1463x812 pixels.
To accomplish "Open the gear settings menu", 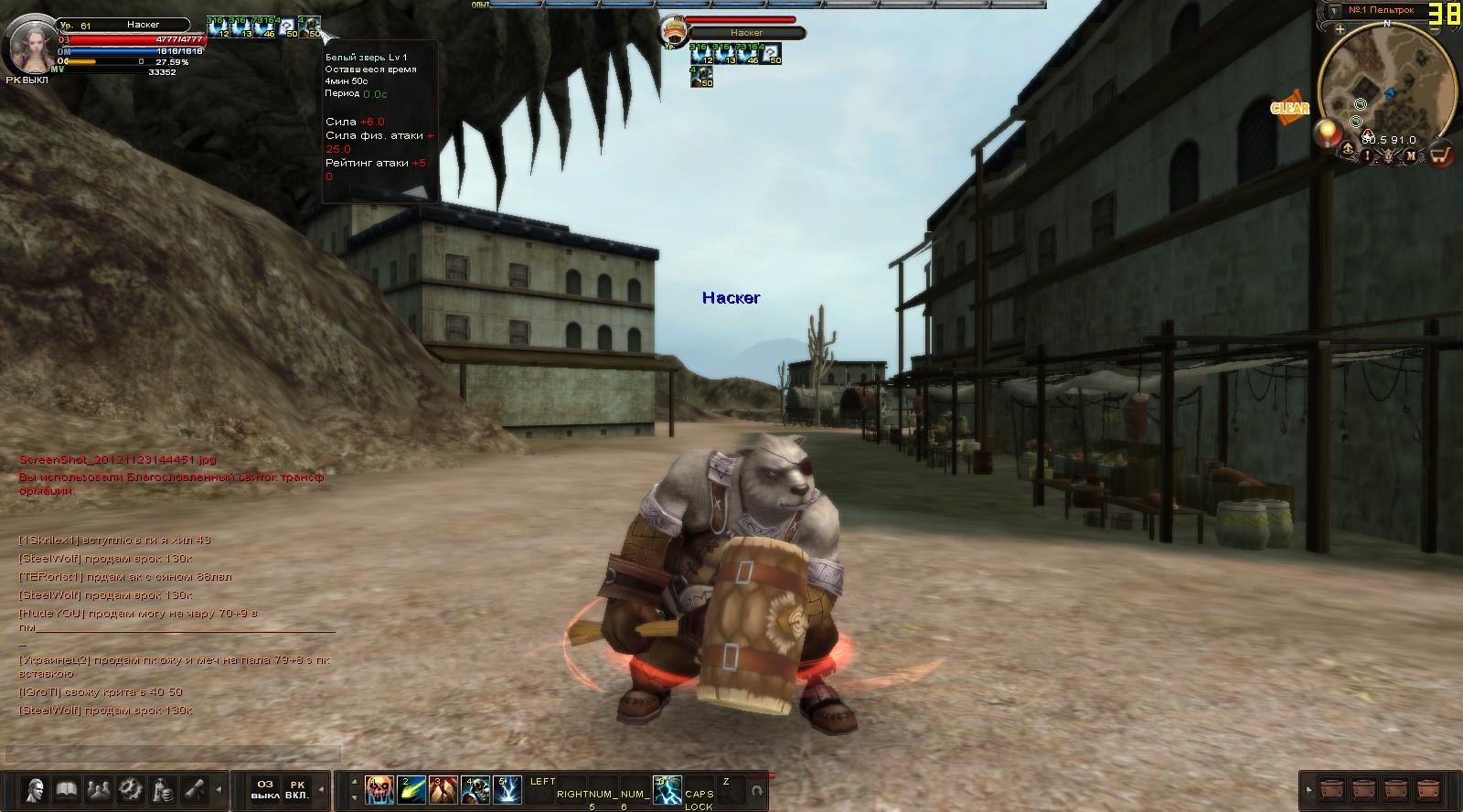I will coord(131,788).
